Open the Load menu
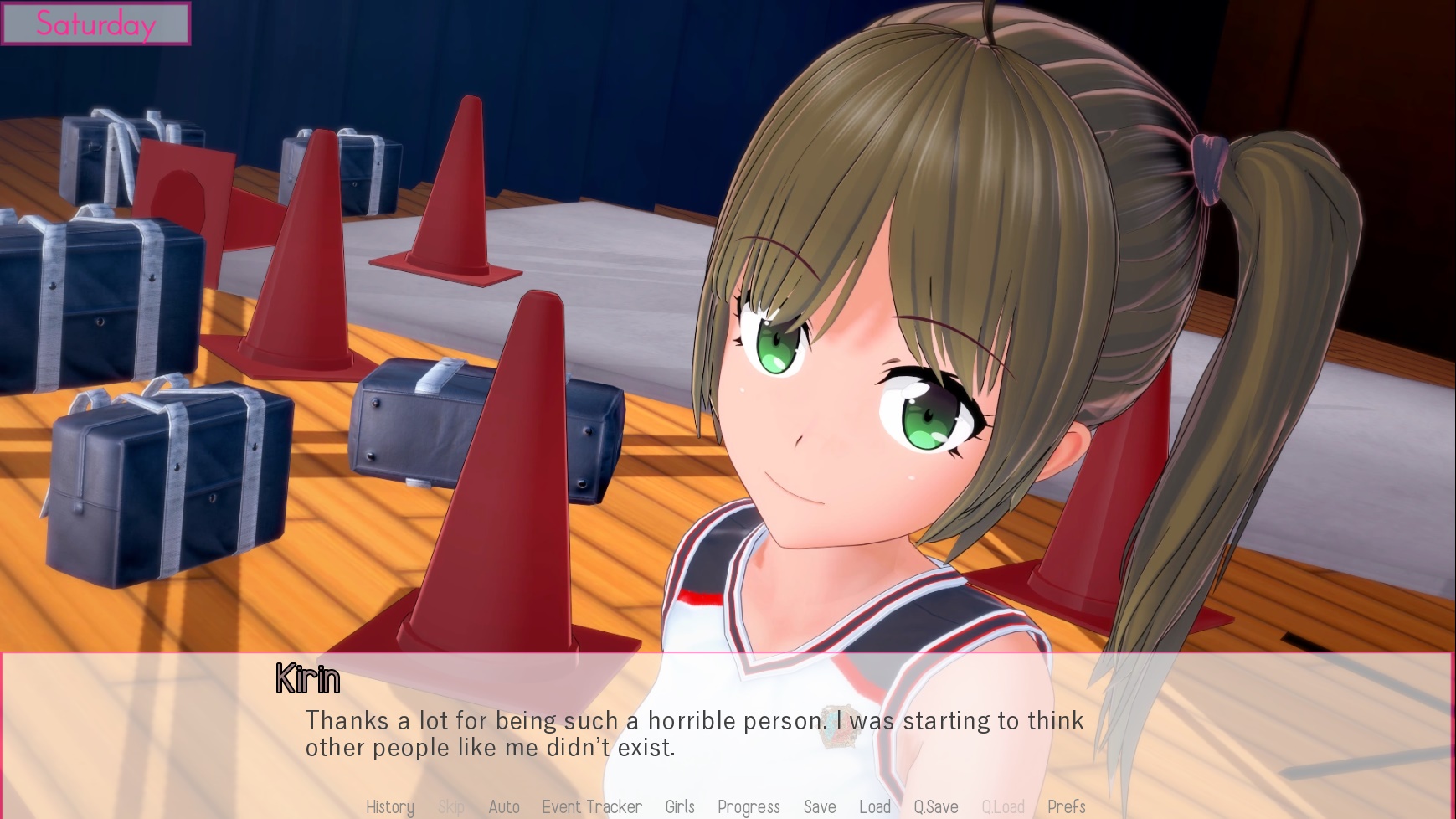This screenshot has height=819, width=1456. [x=875, y=806]
